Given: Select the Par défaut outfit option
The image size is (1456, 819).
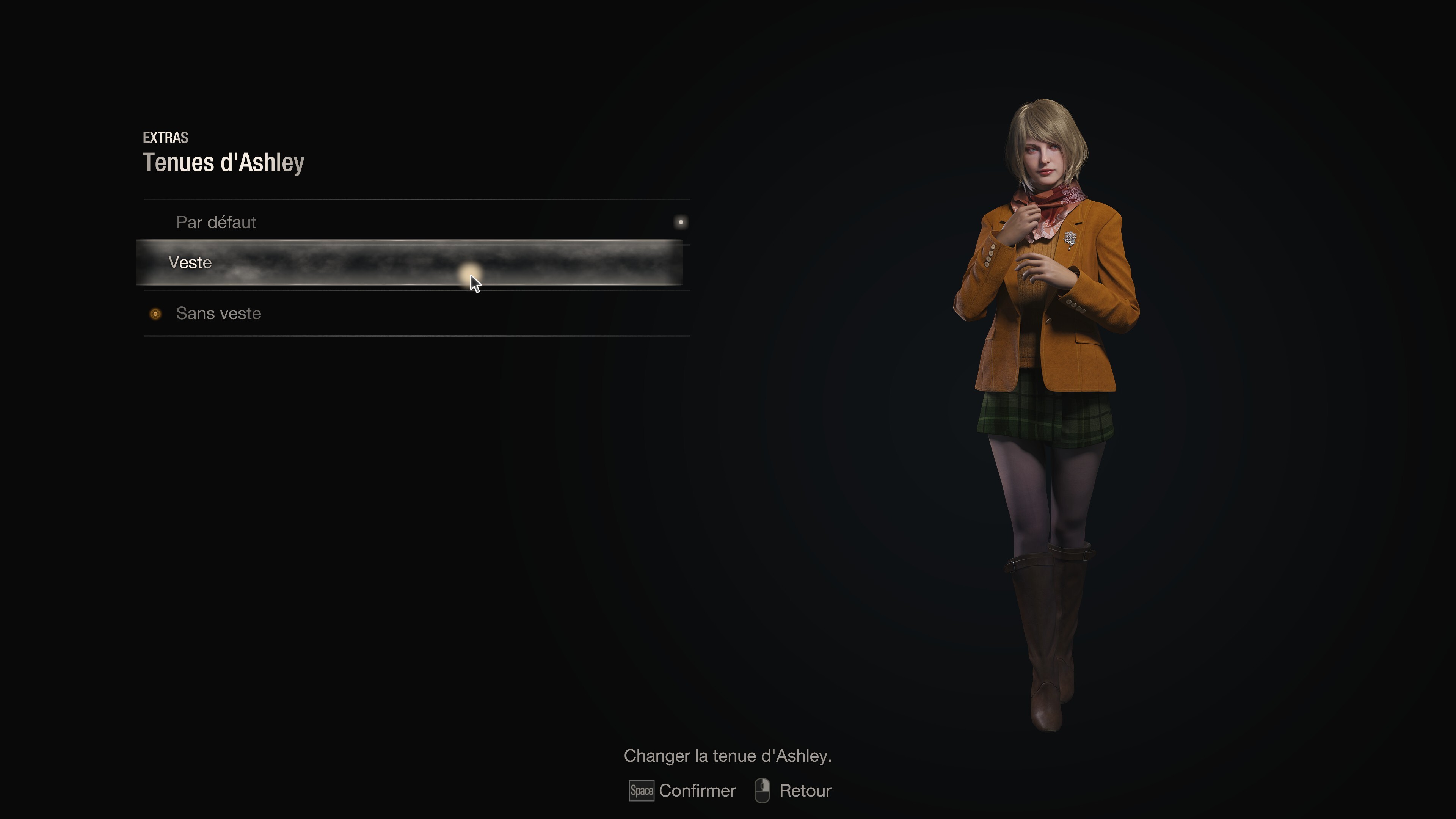Looking at the screenshot, I should tap(217, 222).
